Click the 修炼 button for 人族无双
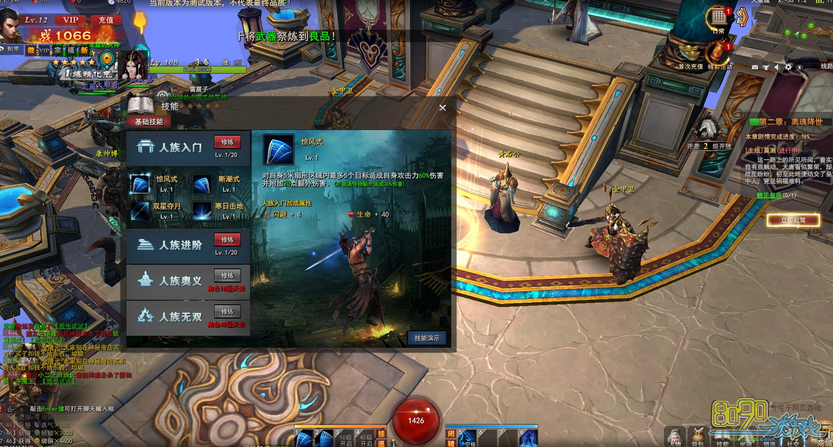The height and width of the screenshot is (447, 833). point(227,311)
